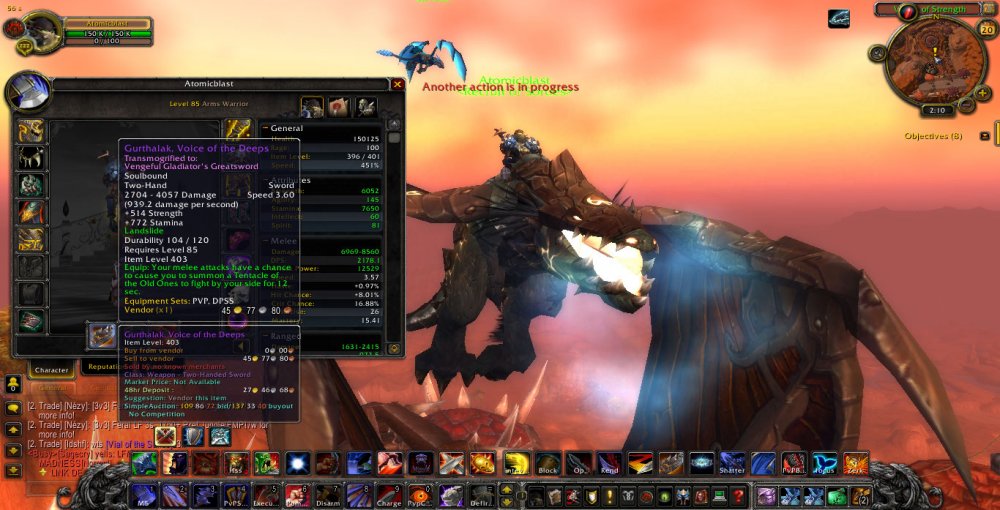Open the calendar showing day 20
This screenshot has width=1000, height=510.
tap(986, 29)
